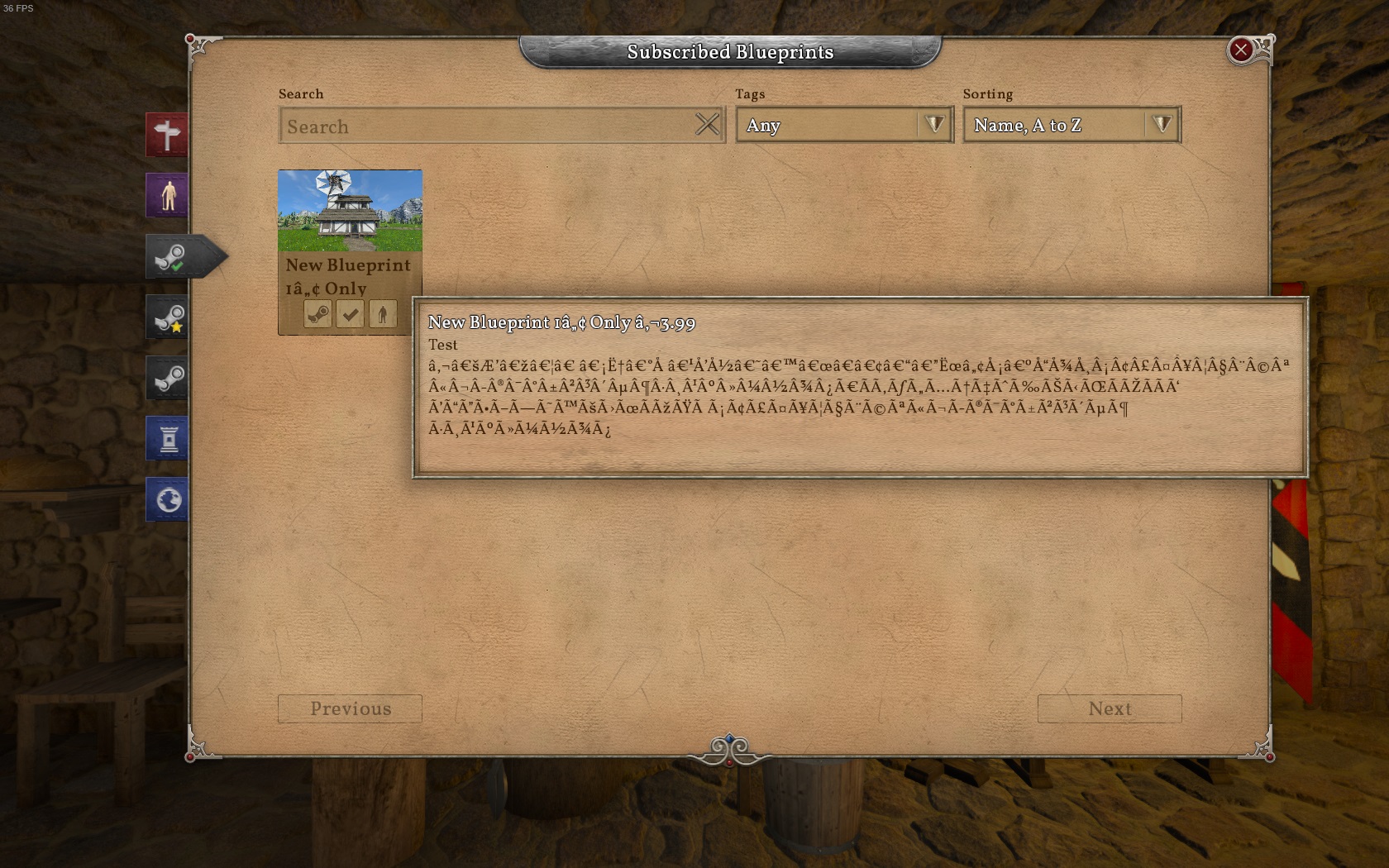Switch to the purple character tab
Image resolution: width=1389 pixels, height=868 pixels.
click(x=168, y=196)
